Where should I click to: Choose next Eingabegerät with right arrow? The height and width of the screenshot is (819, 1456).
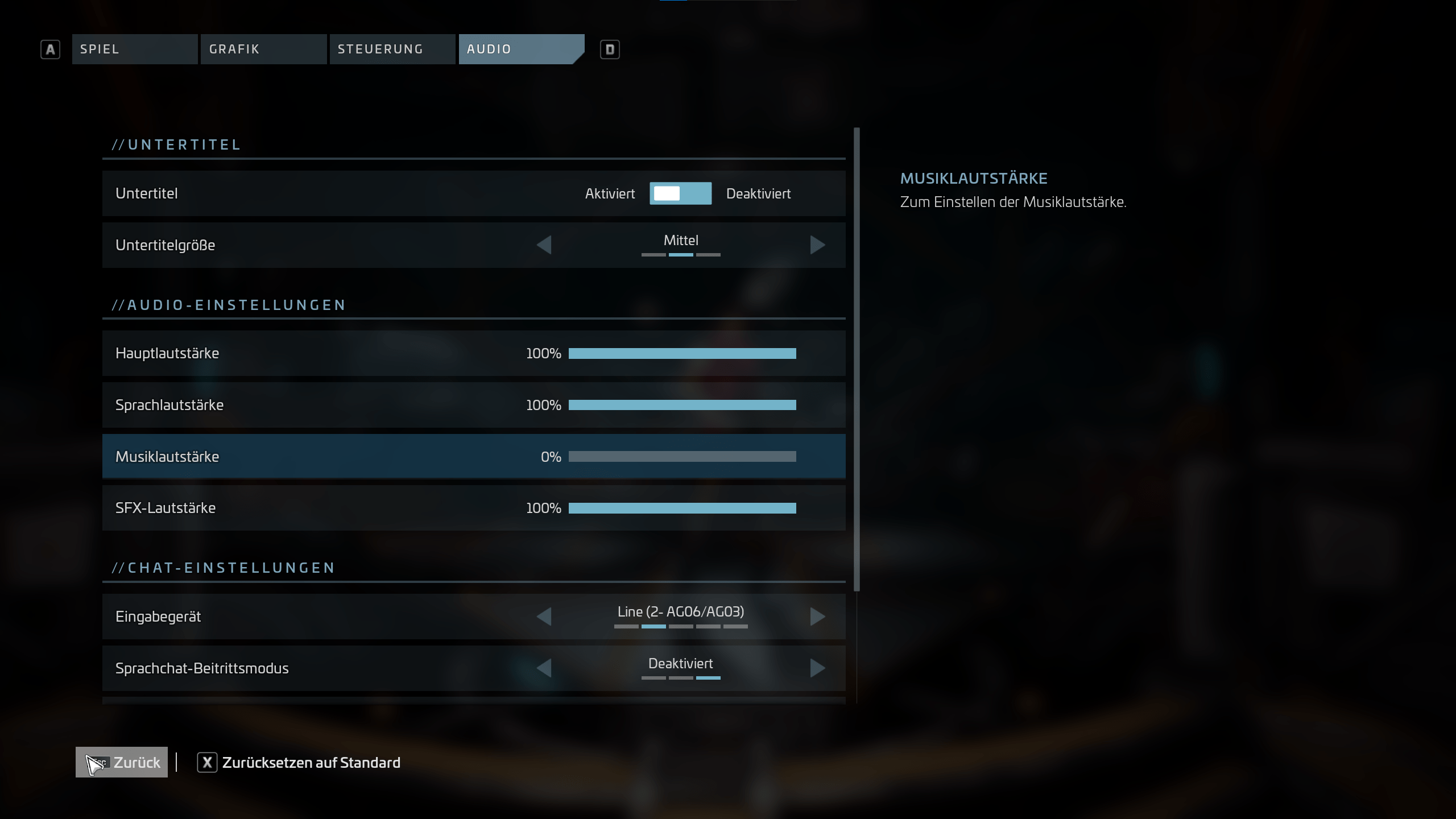coord(817,617)
